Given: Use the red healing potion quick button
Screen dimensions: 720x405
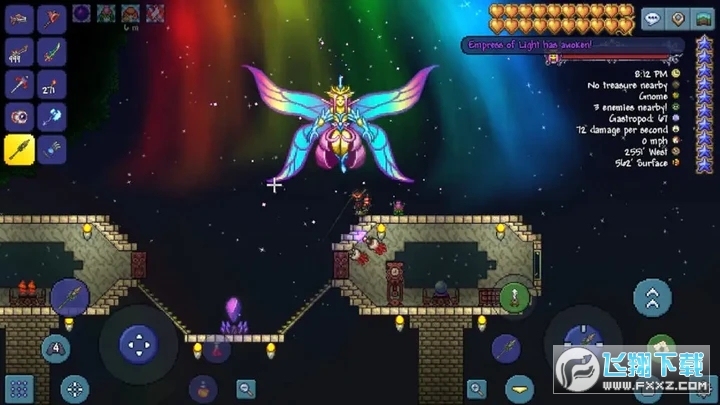Looking at the screenshot, I should click(216, 348).
